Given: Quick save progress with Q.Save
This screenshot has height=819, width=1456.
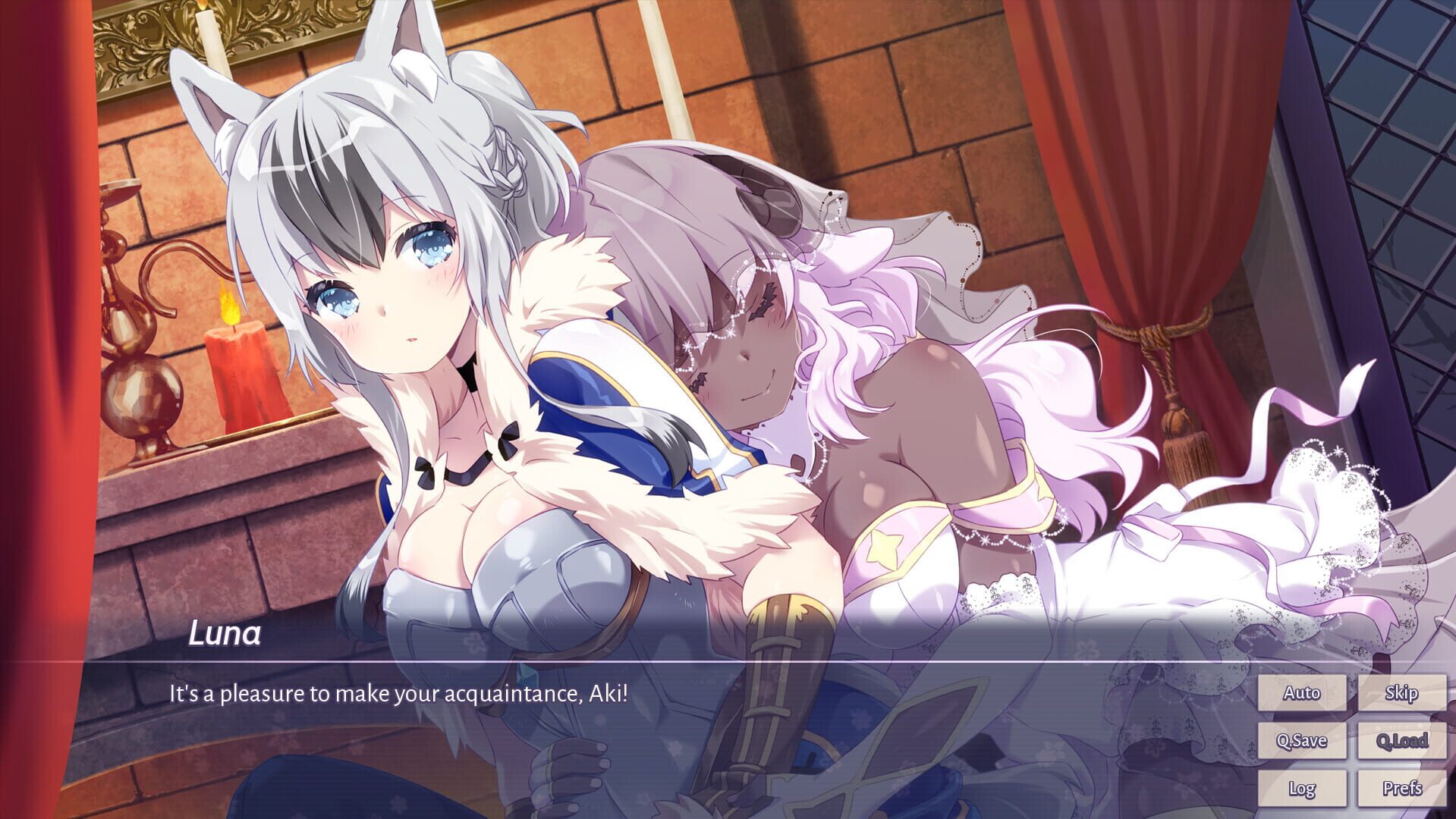Looking at the screenshot, I should pos(1302,741).
